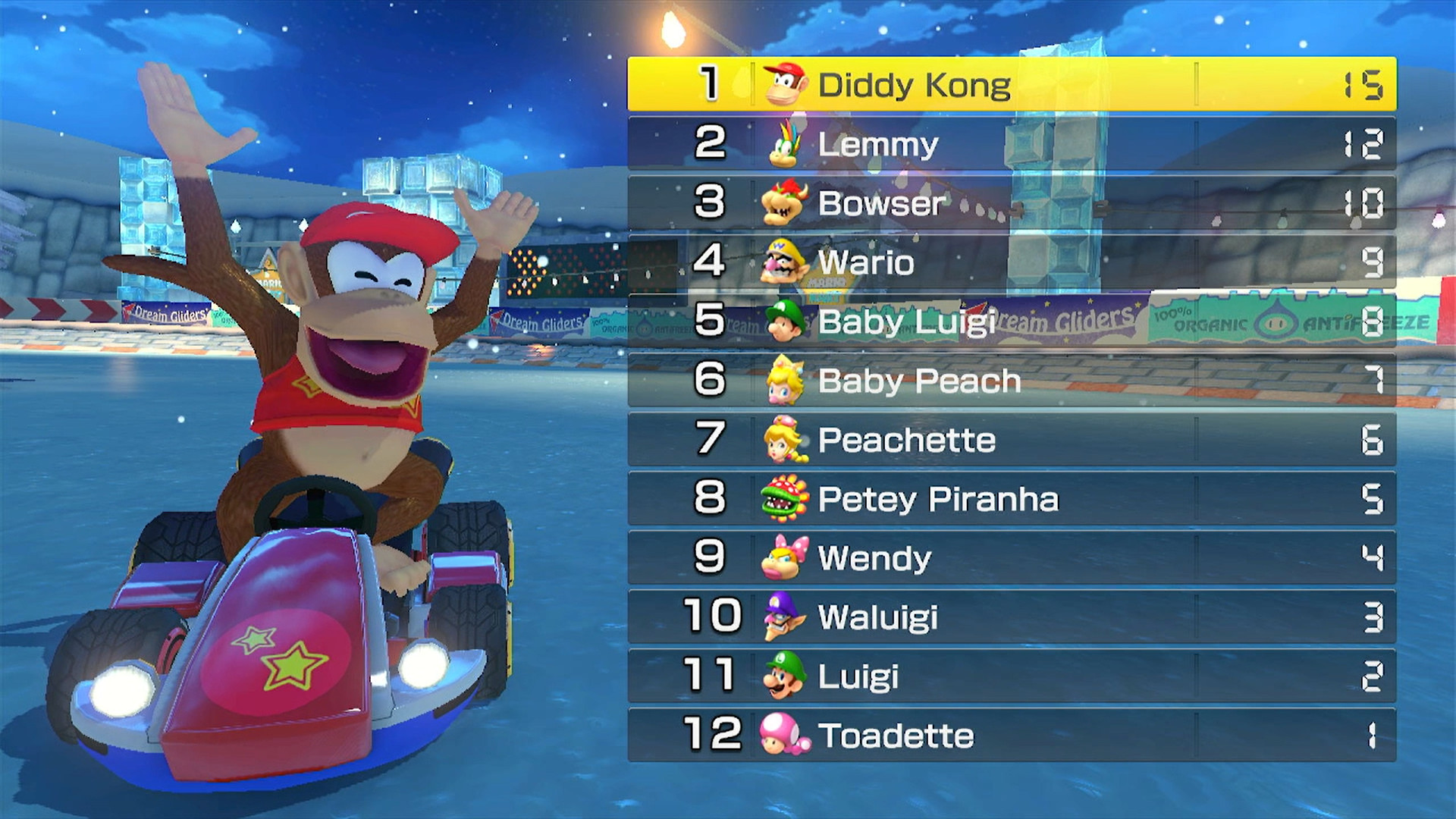Select the name label Peachette

pyautogui.click(x=907, y=441)
